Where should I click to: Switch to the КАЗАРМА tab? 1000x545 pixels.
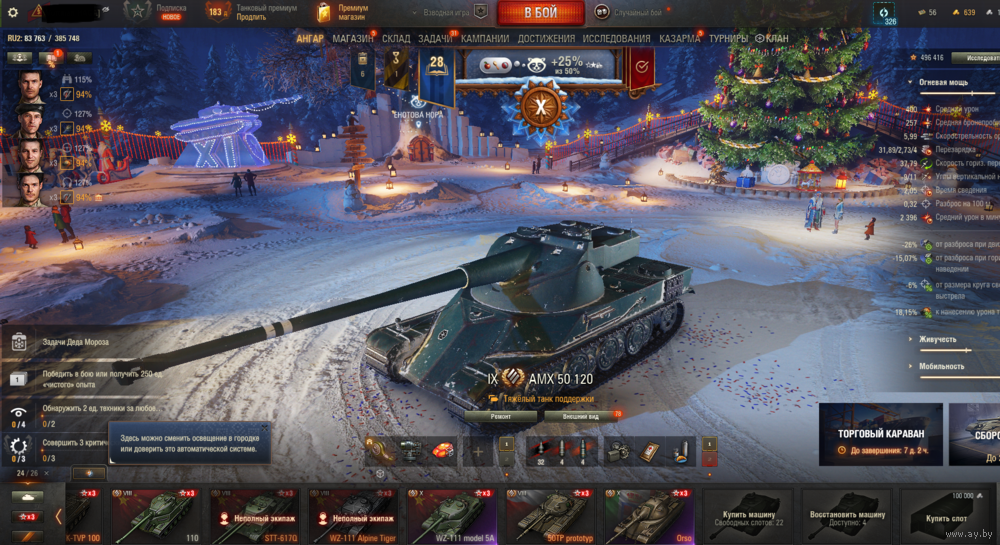(680, 38)
